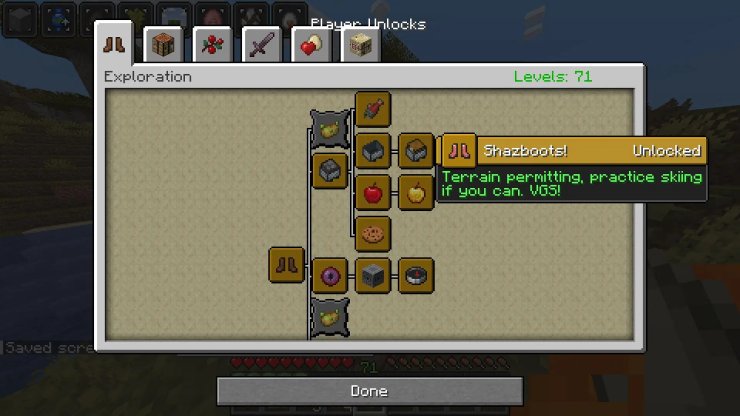The height and width of the screenshot is (416, 740).
Task: Choose the chest minecart unlock node
Action: coord(415,151)
